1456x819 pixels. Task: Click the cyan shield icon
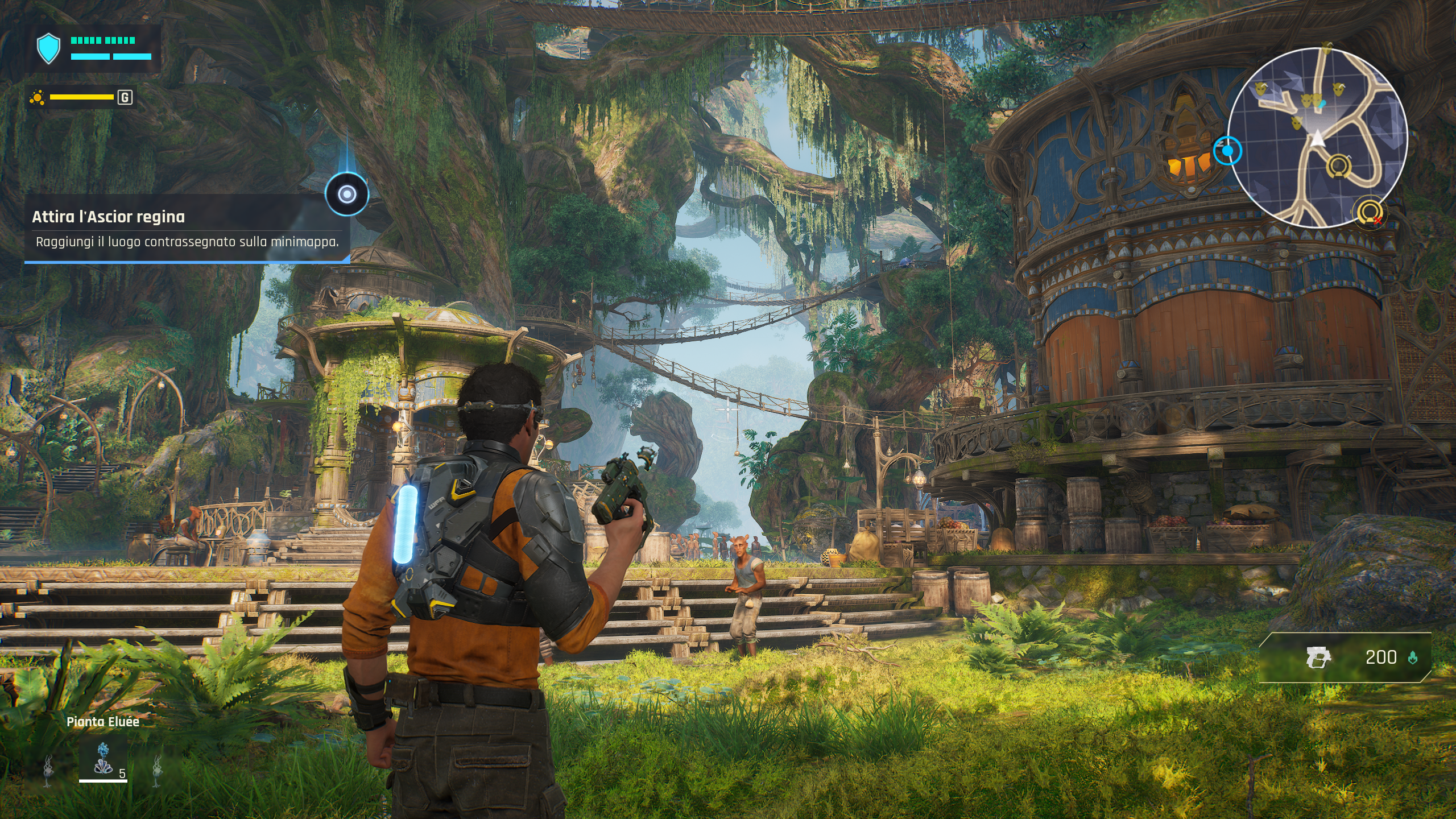48,48
